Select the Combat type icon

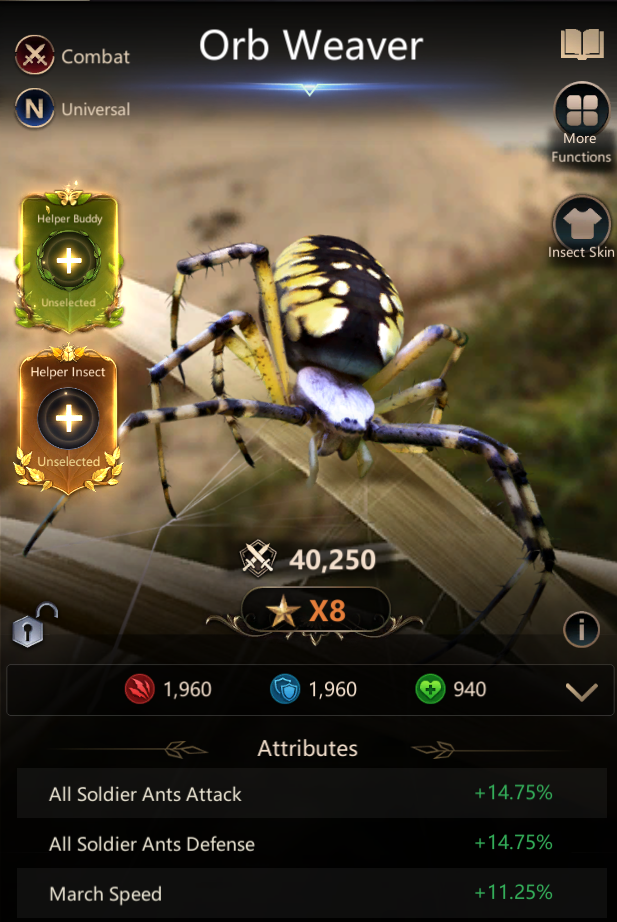[x=35, y=56]
